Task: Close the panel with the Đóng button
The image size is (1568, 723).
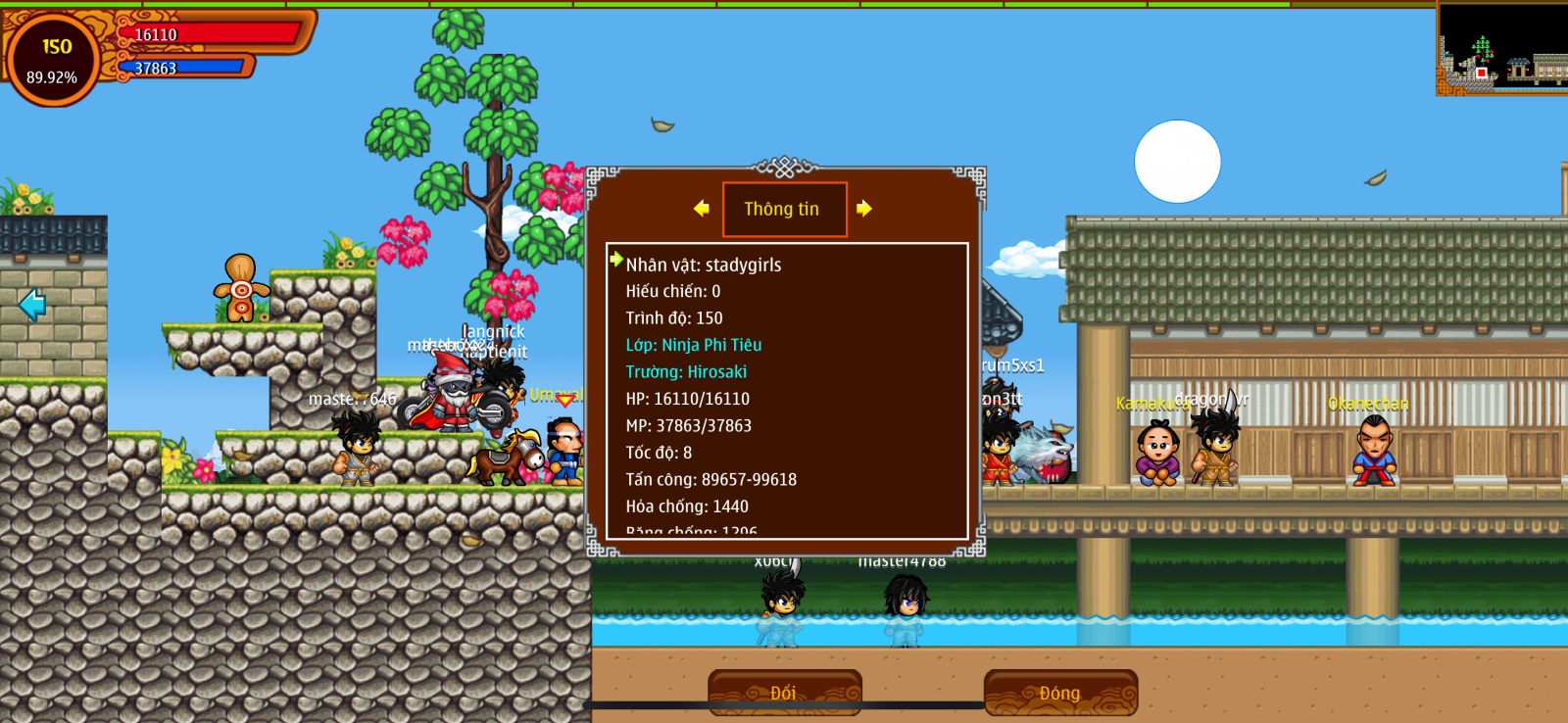Action: pos(1060,693)
